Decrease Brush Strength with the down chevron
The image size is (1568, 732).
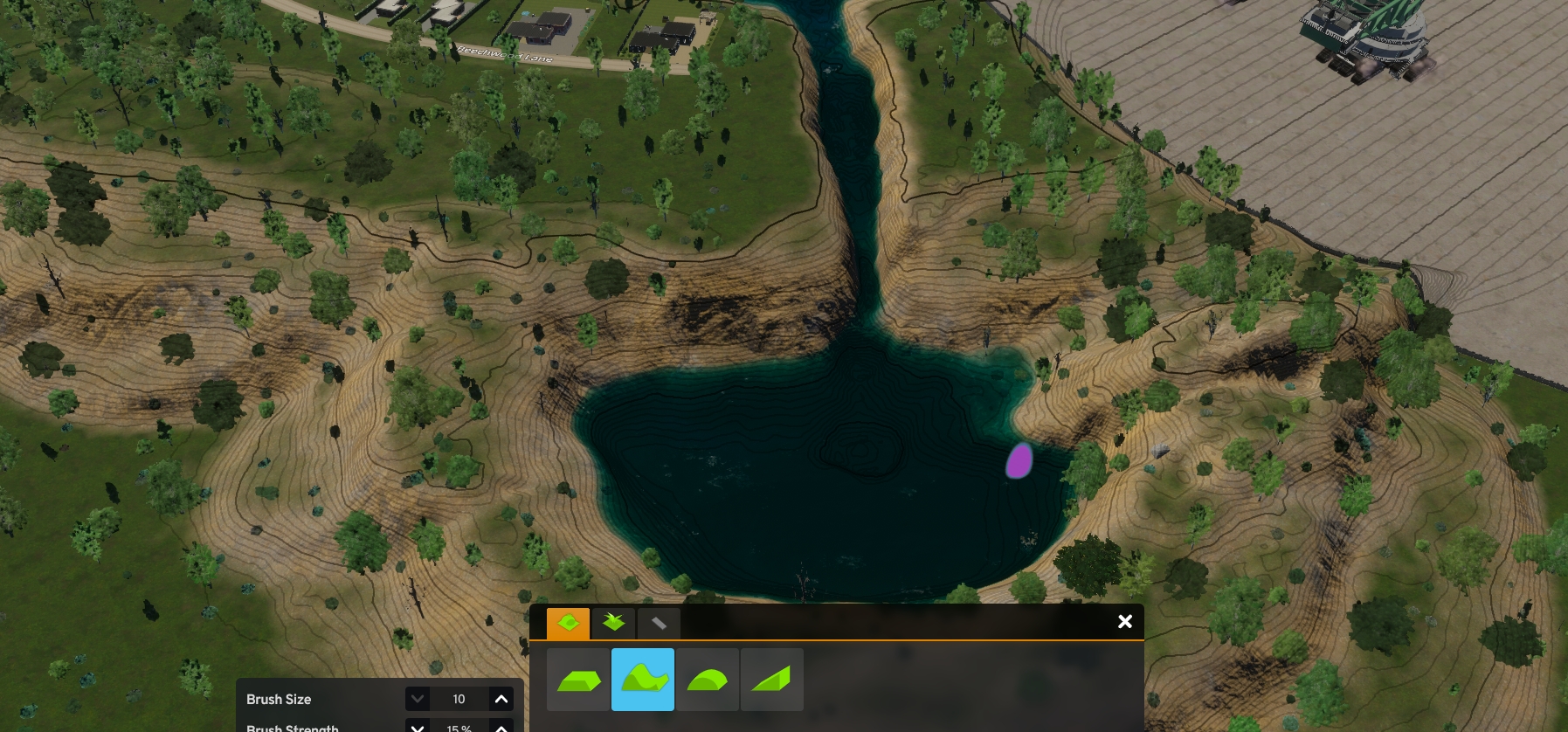[418, 728]
